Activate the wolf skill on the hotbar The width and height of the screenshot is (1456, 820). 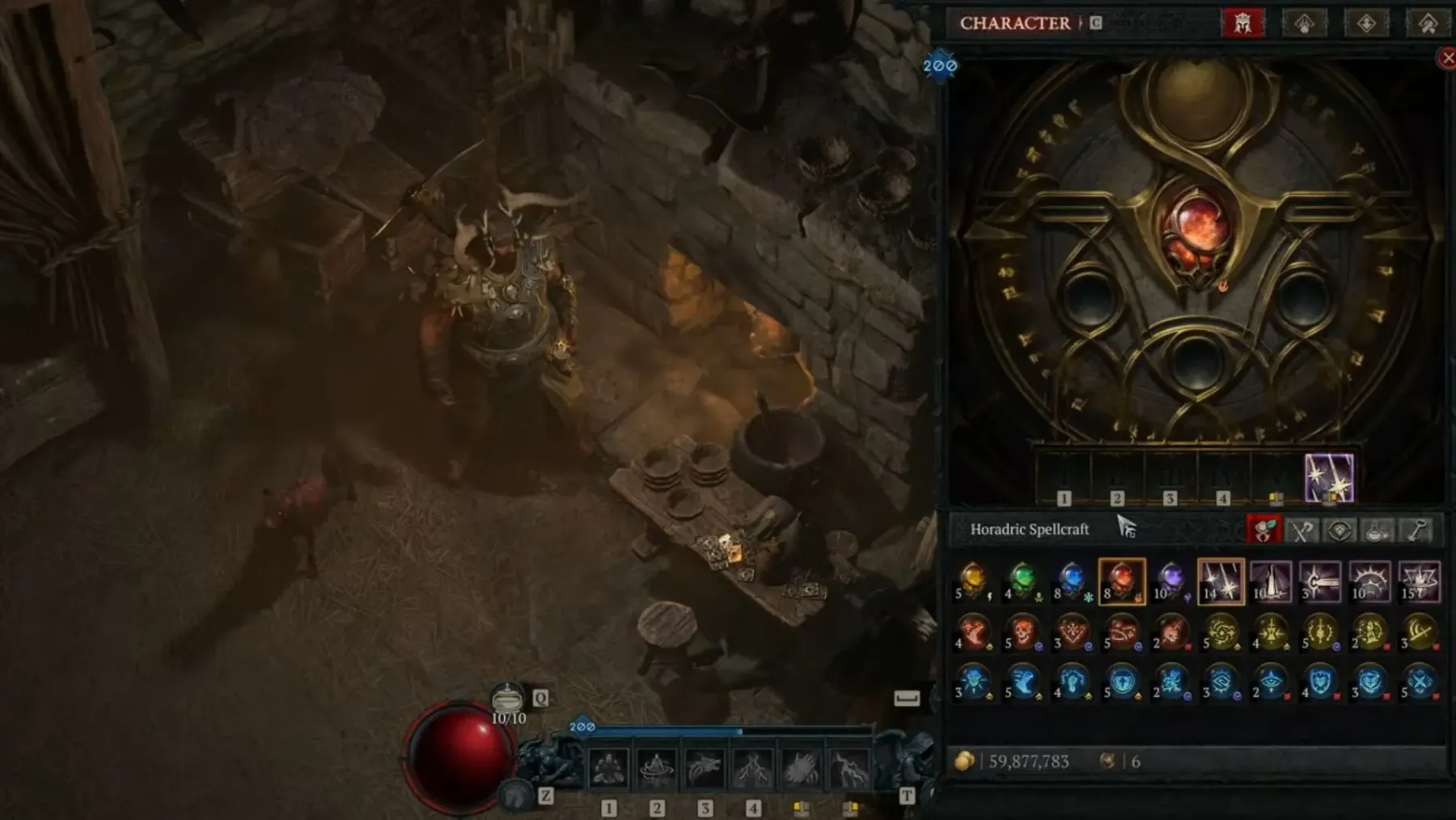click(704, 768)
